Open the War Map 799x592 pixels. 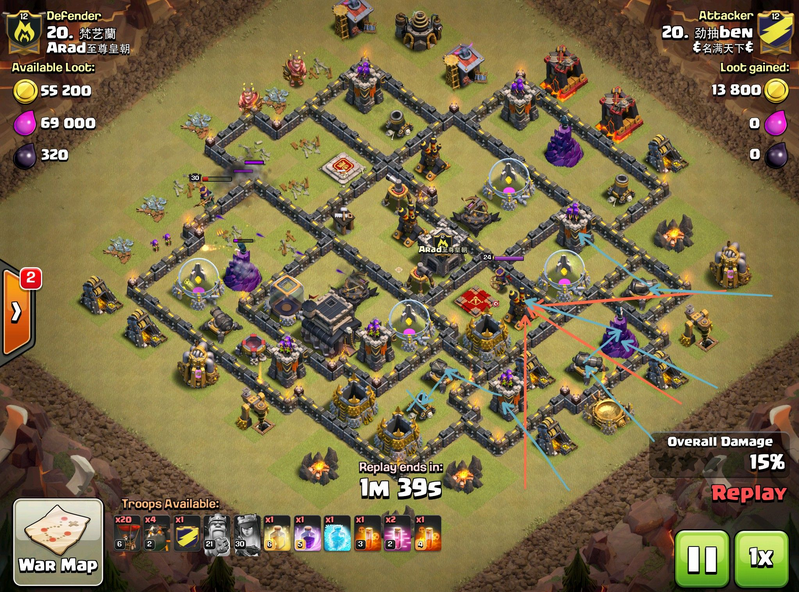[x=58, y=541]
